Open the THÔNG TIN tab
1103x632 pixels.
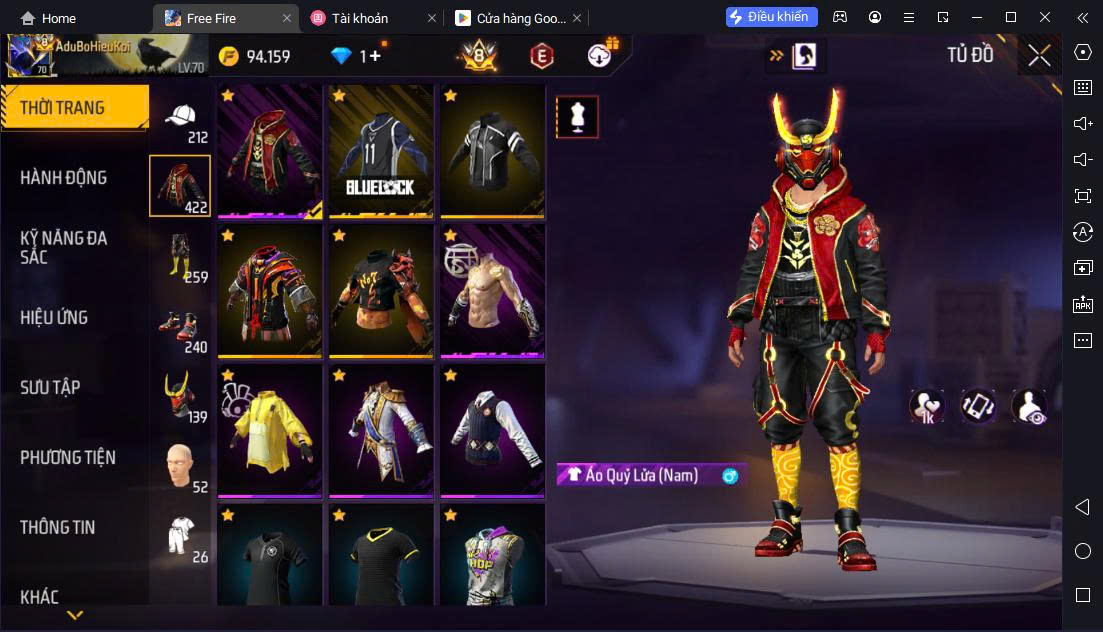(58, 528)
